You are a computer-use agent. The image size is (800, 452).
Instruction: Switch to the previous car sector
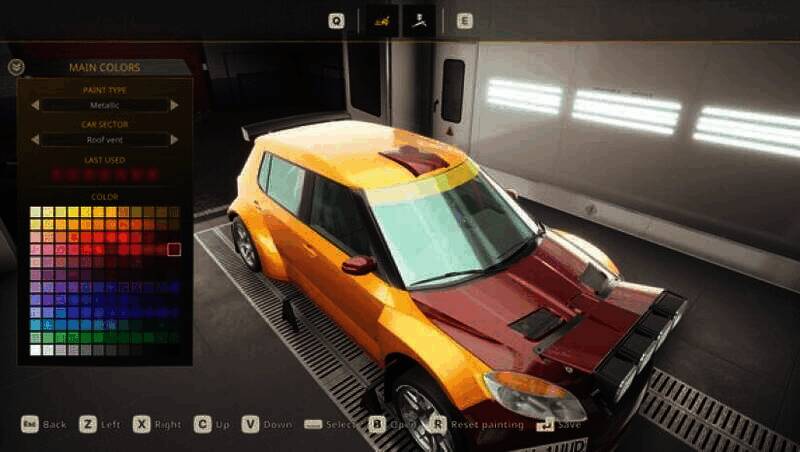pos(34,140)
